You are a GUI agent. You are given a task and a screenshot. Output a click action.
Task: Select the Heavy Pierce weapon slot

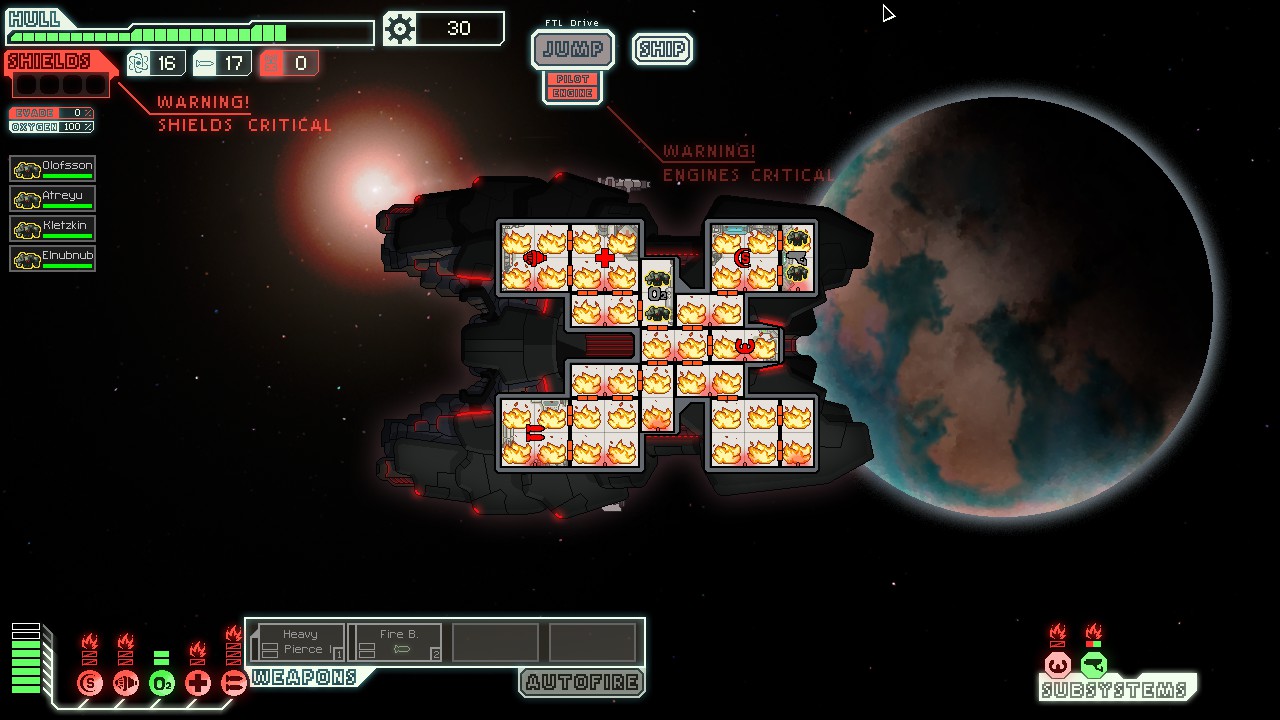[x=297, y=642]
